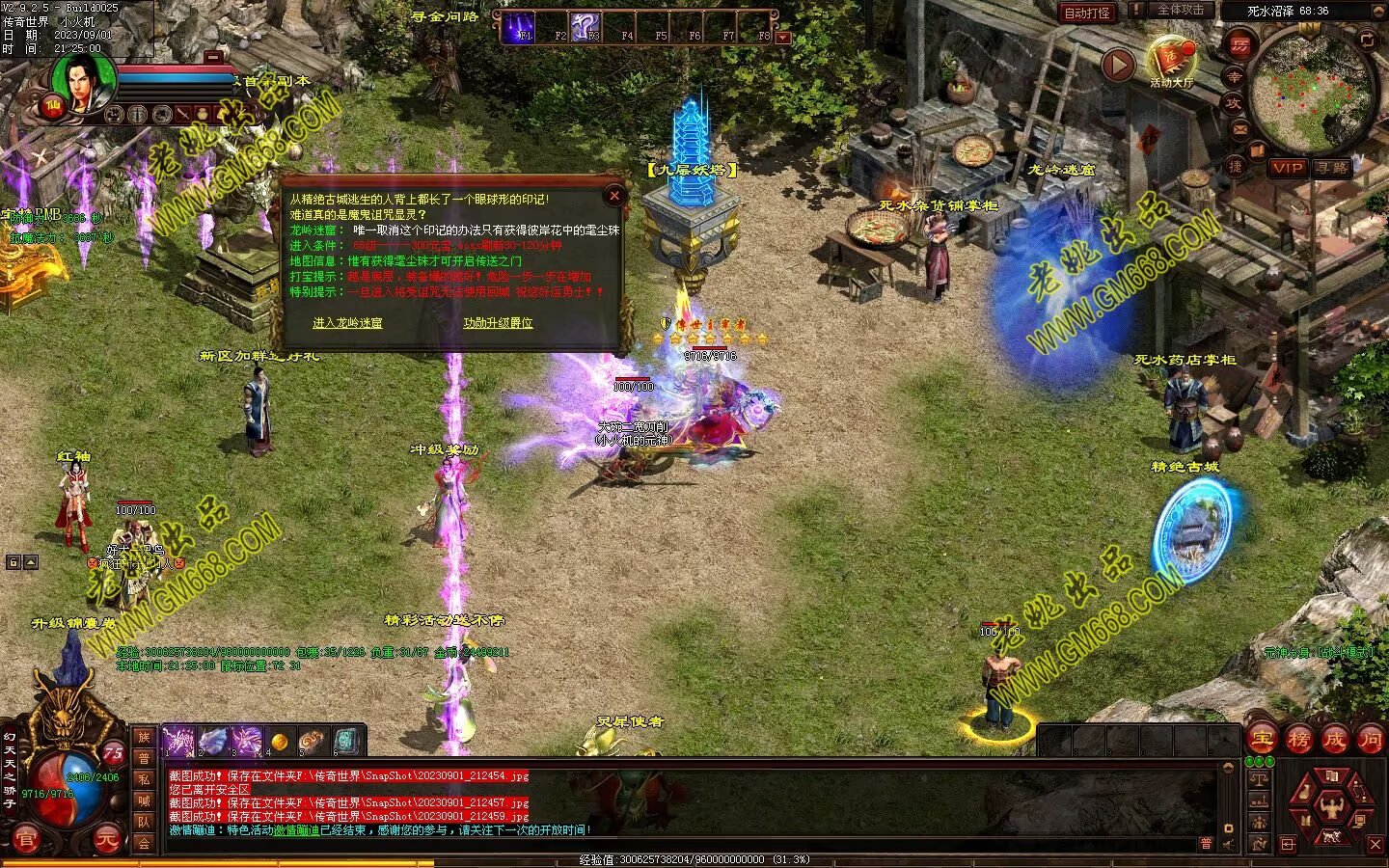This screenshot has width=1389, height=868.
Task: Open the 活动大厅 event hall icon
Action: click(1171, 64)
